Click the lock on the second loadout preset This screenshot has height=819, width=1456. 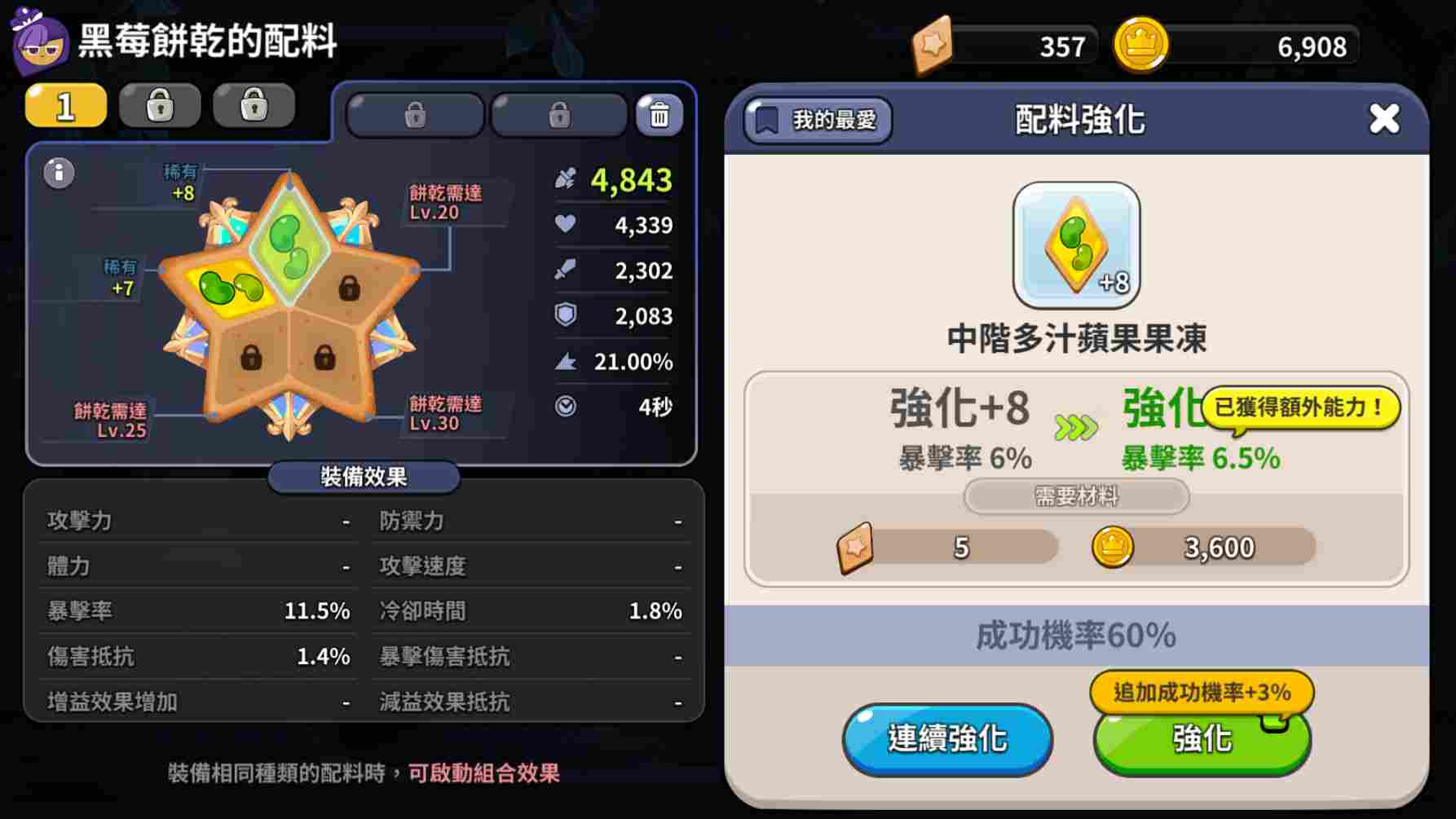160,105
